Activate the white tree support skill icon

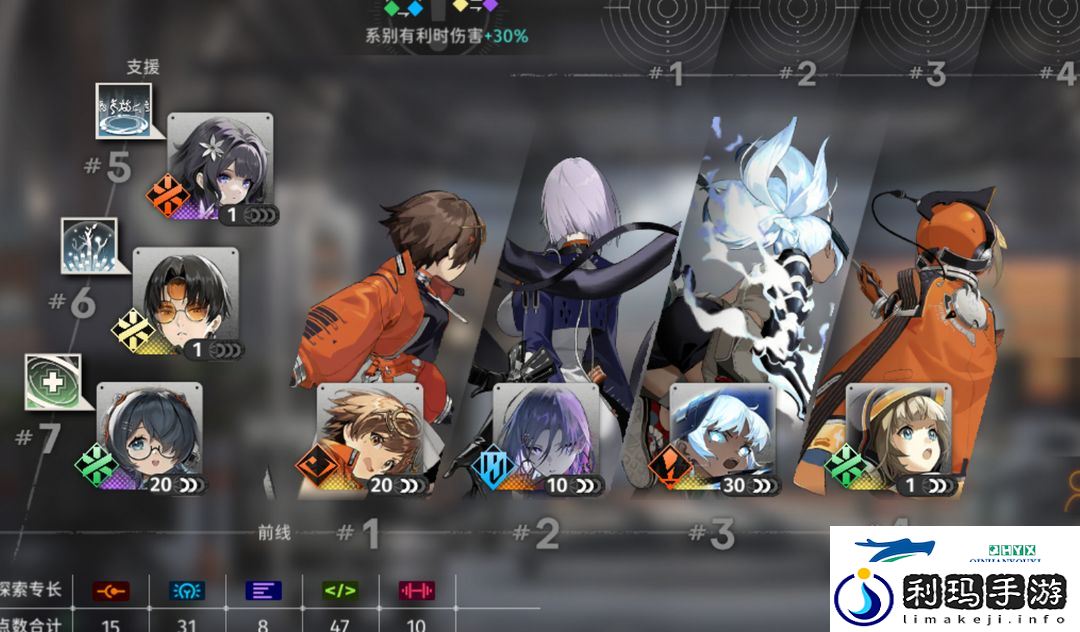(x=89, y=245)
